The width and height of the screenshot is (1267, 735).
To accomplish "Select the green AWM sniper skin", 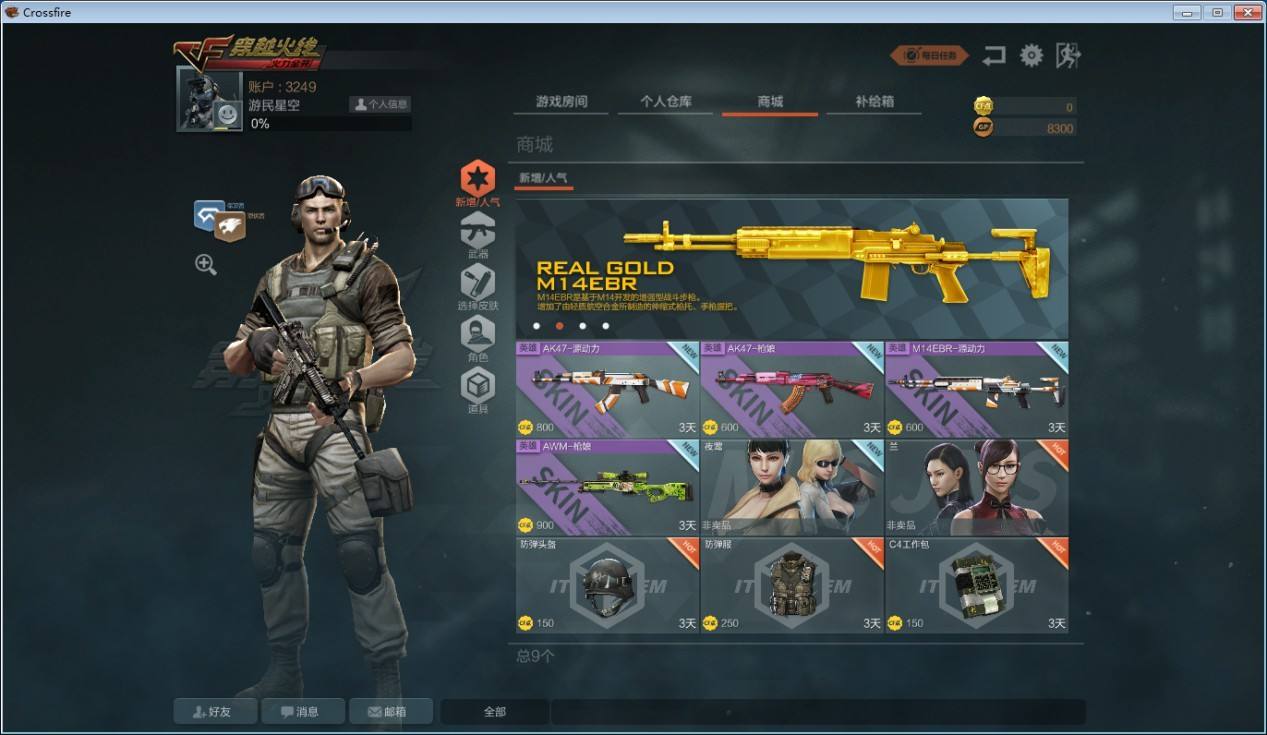I will (x=607, y=487).
